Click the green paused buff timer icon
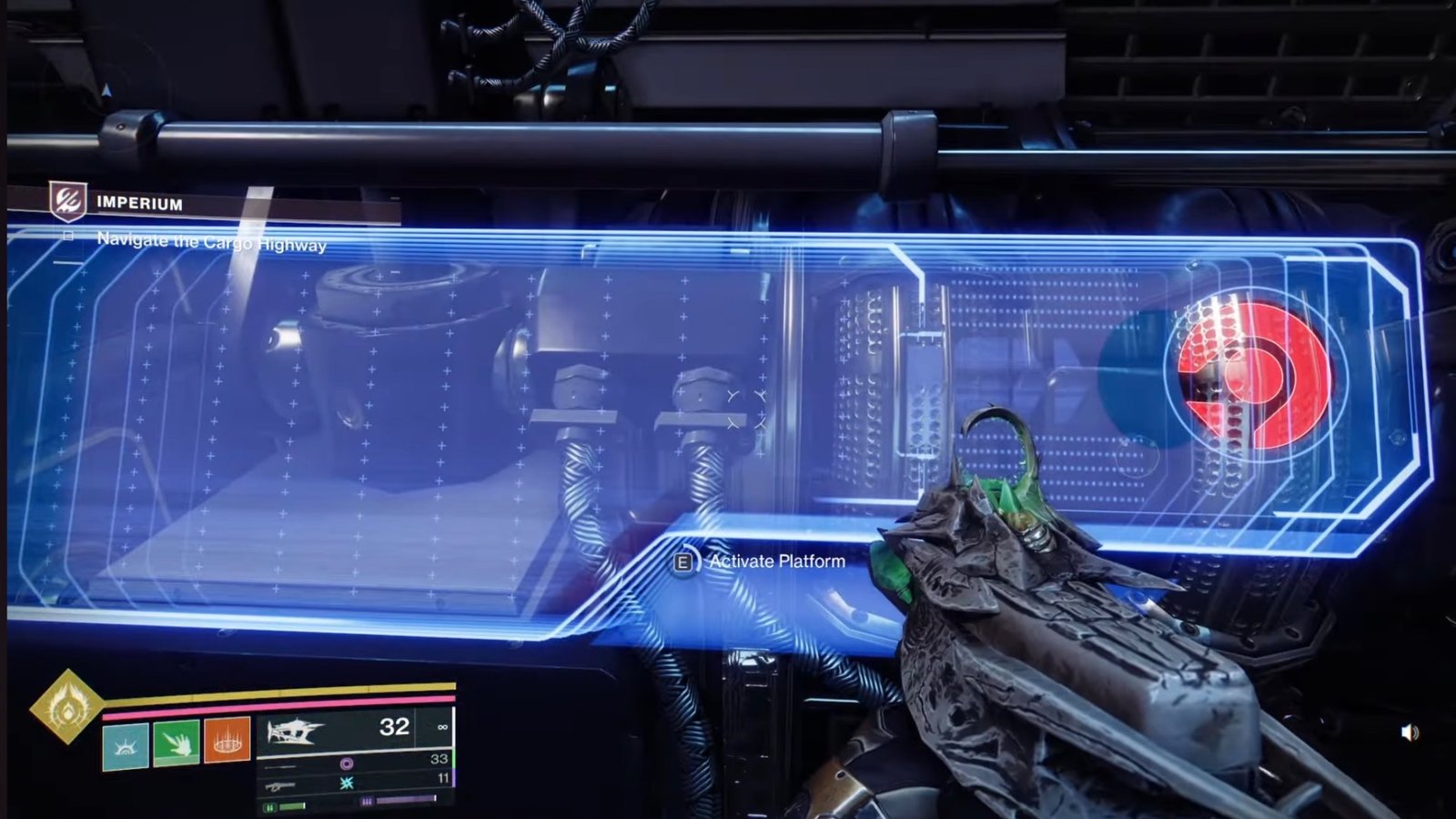 pyautogui.click(x=270, y=807)
